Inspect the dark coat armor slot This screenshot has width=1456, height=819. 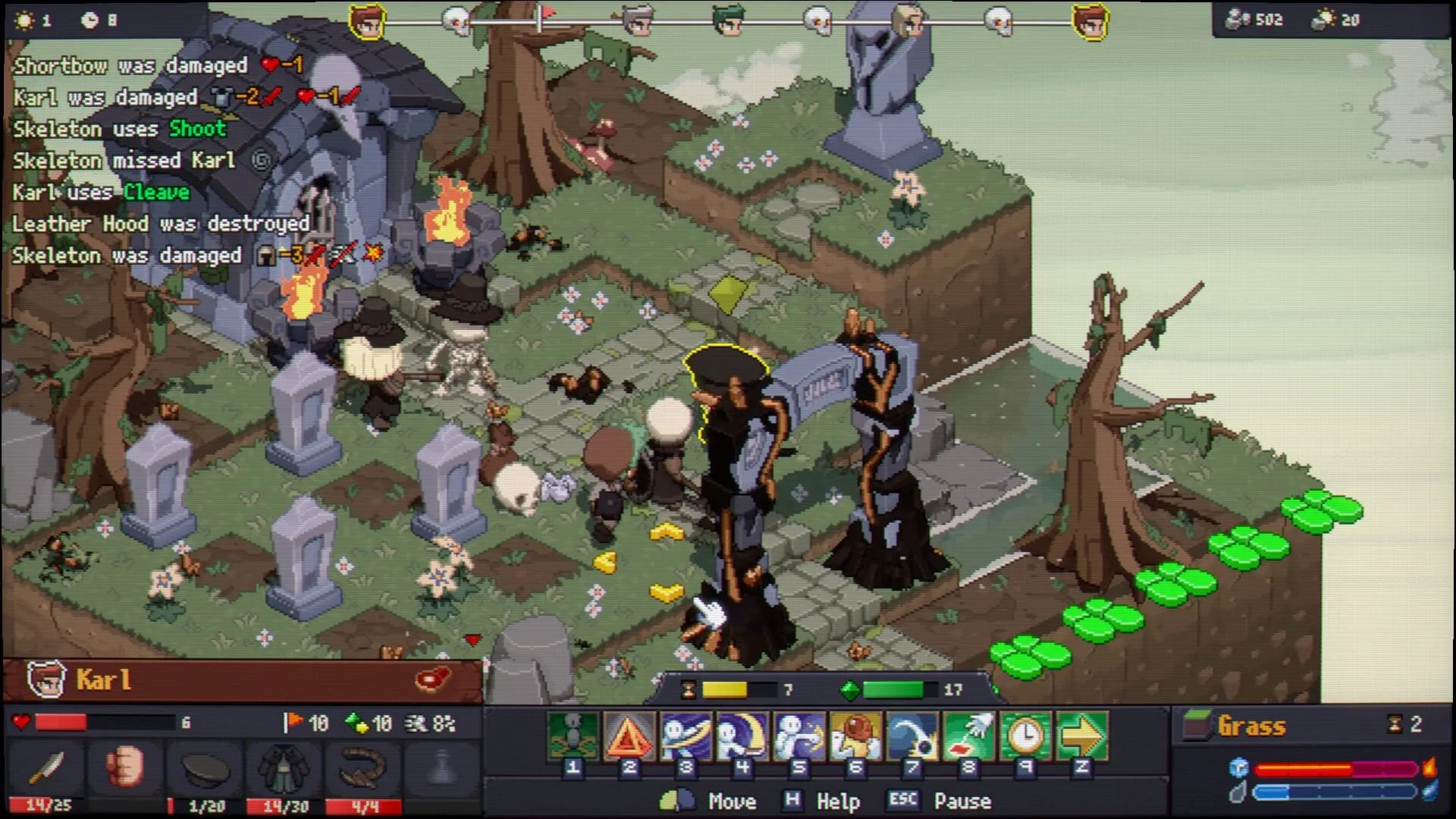pos(284,767)
